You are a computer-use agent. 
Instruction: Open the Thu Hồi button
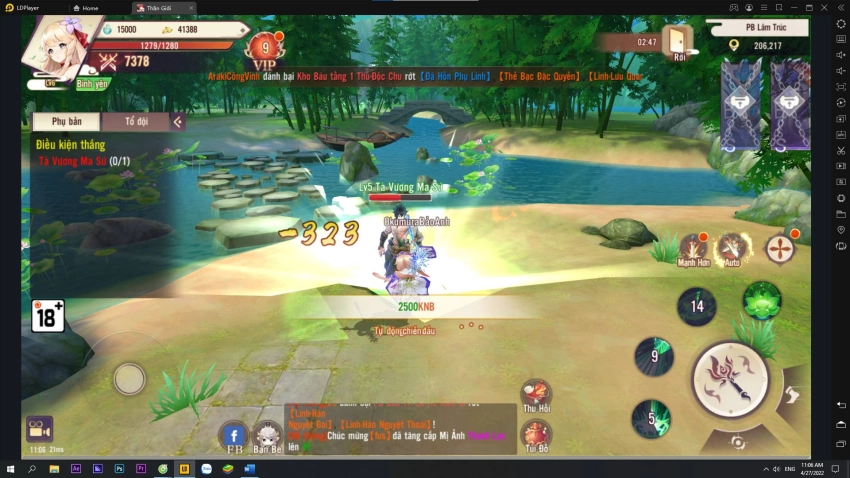point(536,395)
